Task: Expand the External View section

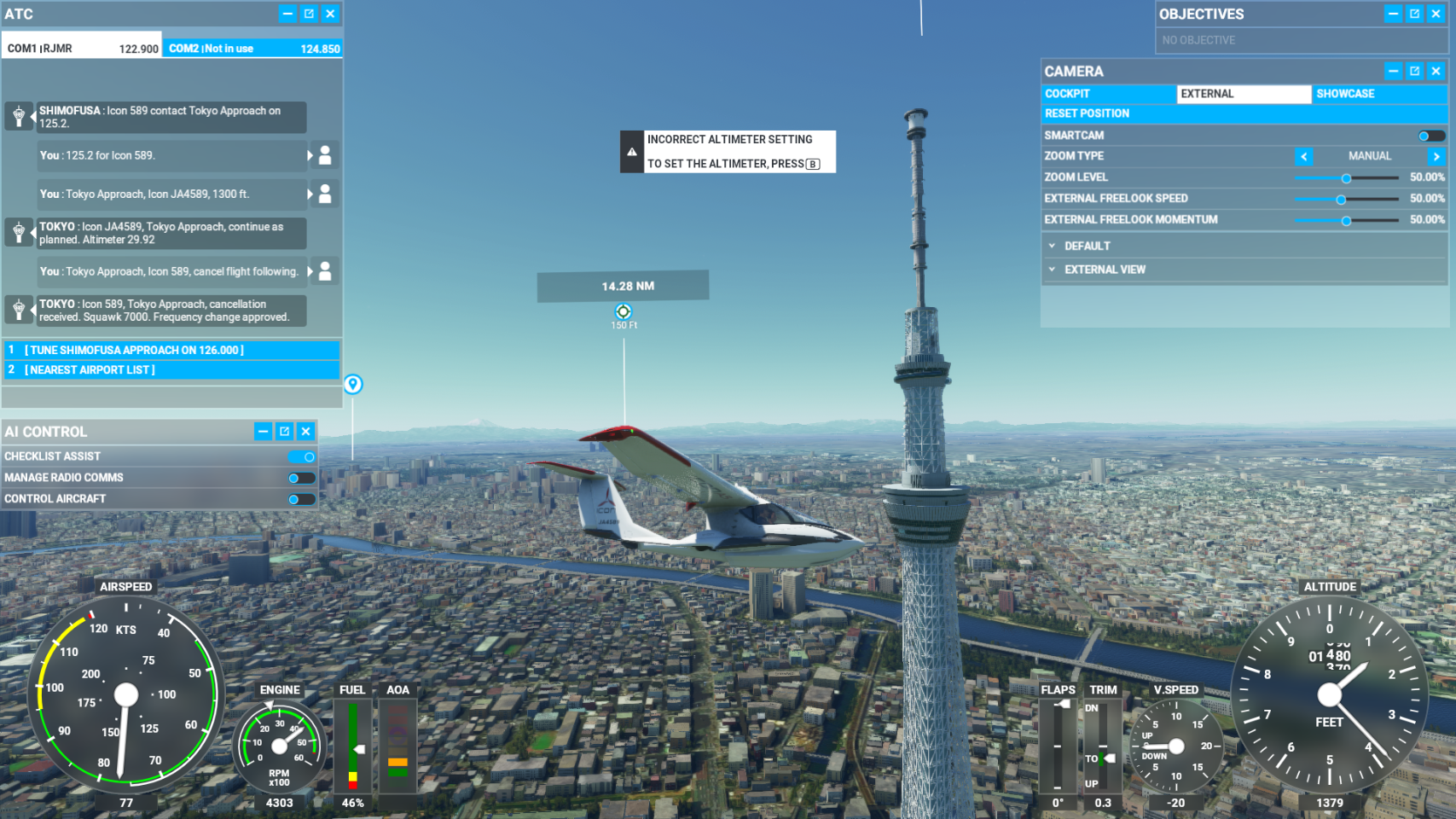Action: 1104,270
